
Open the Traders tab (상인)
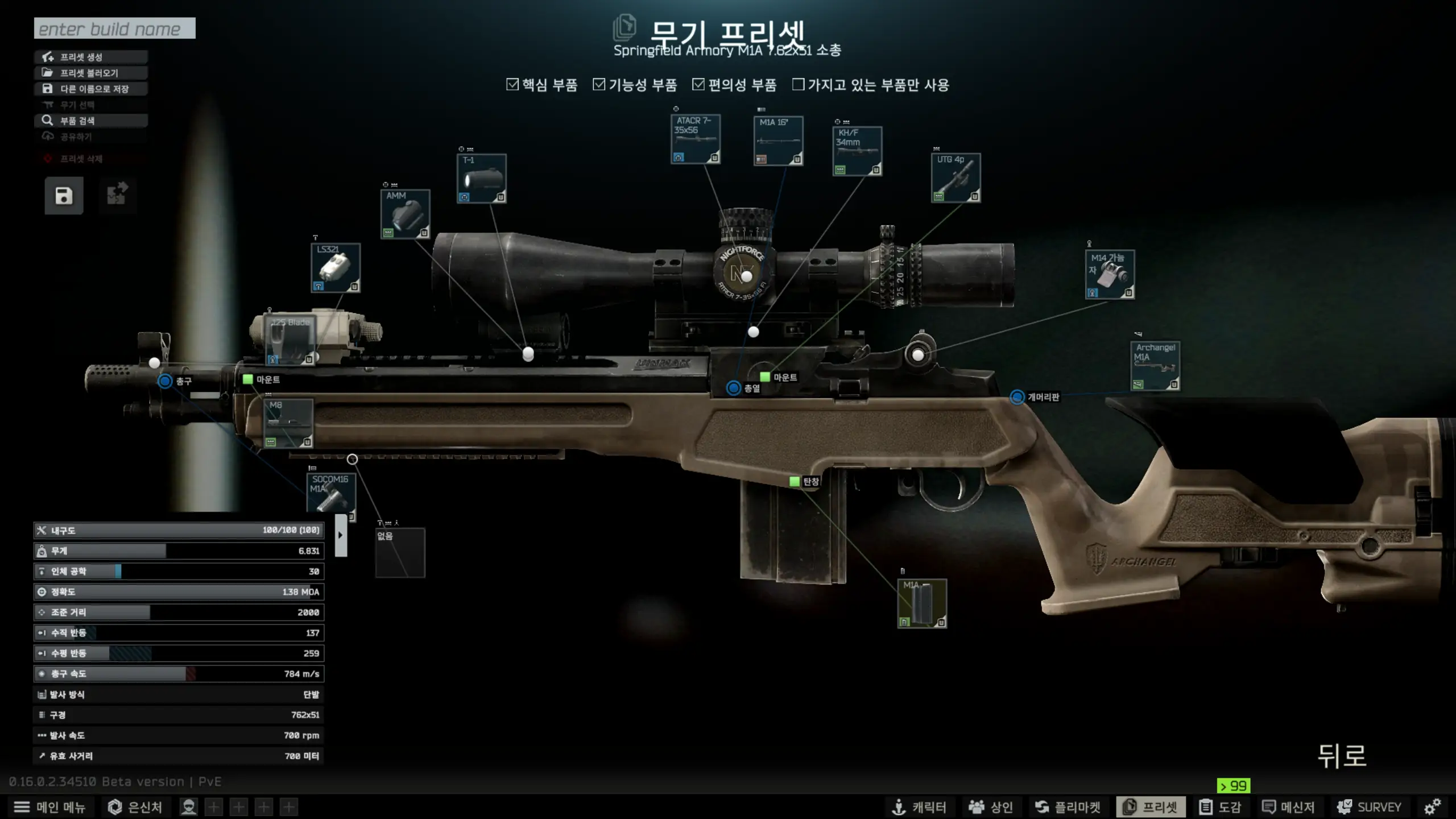(x=991, y=807)
